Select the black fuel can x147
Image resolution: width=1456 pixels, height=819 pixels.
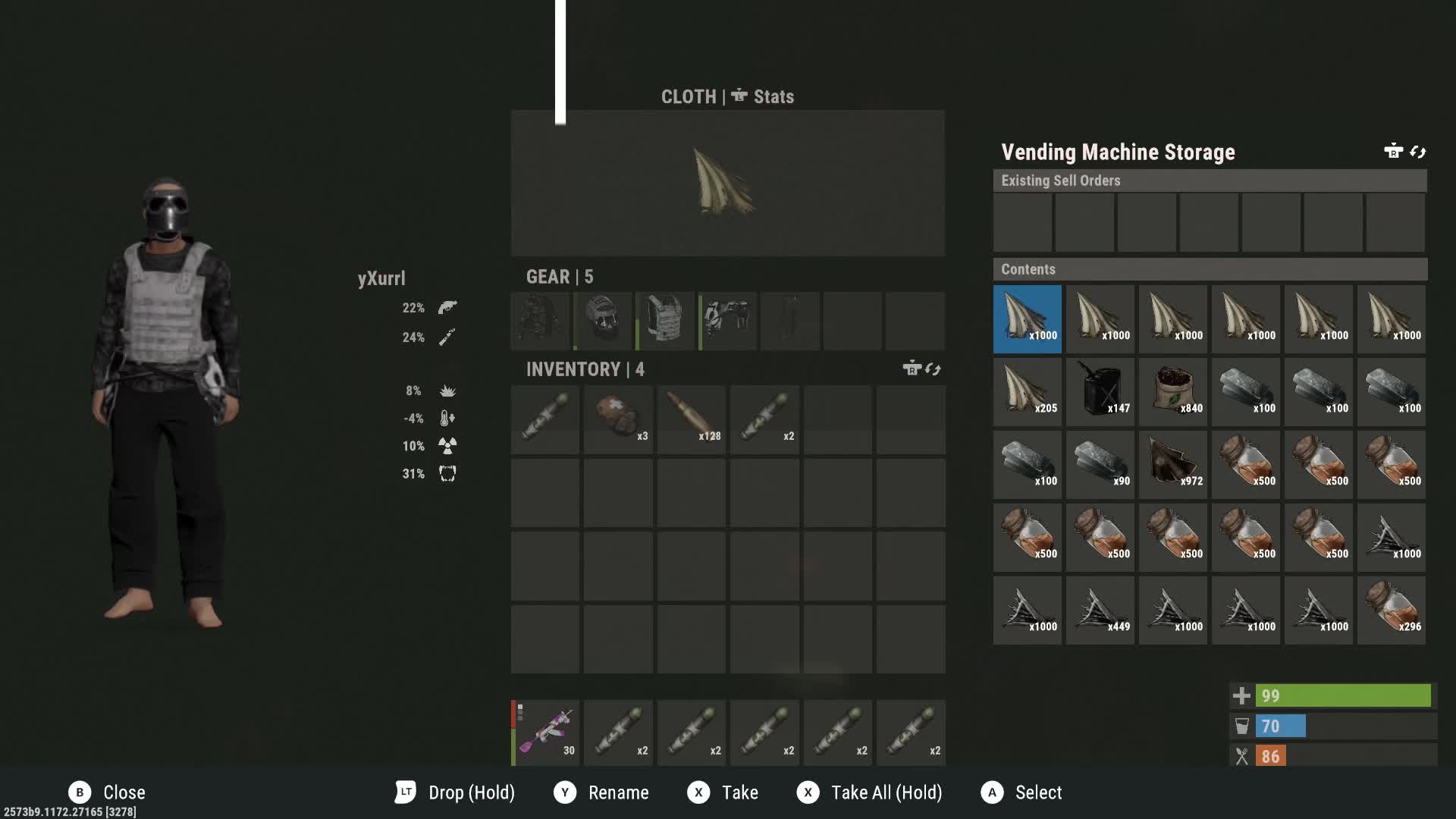pos(1100,392)
